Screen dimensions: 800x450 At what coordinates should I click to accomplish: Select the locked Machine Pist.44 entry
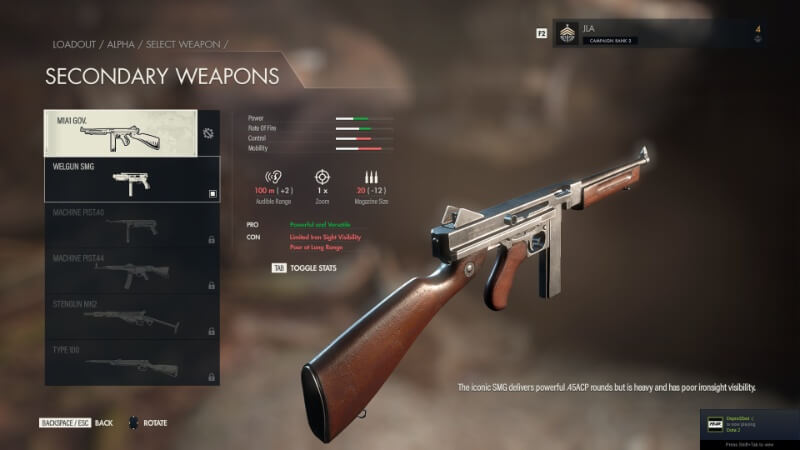tap(132, 272)
